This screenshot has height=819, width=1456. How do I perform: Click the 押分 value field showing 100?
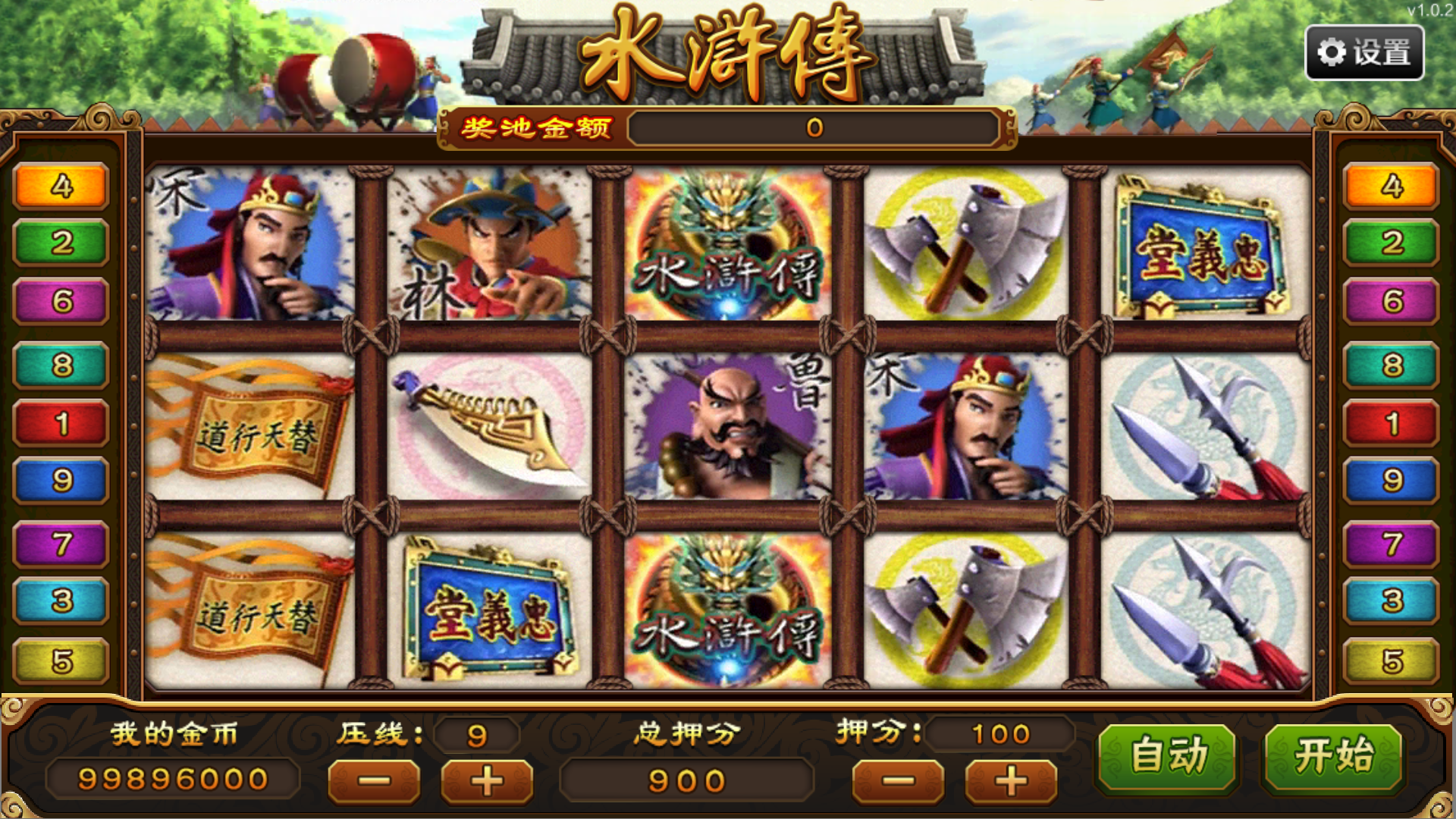tap(1001, 733)
